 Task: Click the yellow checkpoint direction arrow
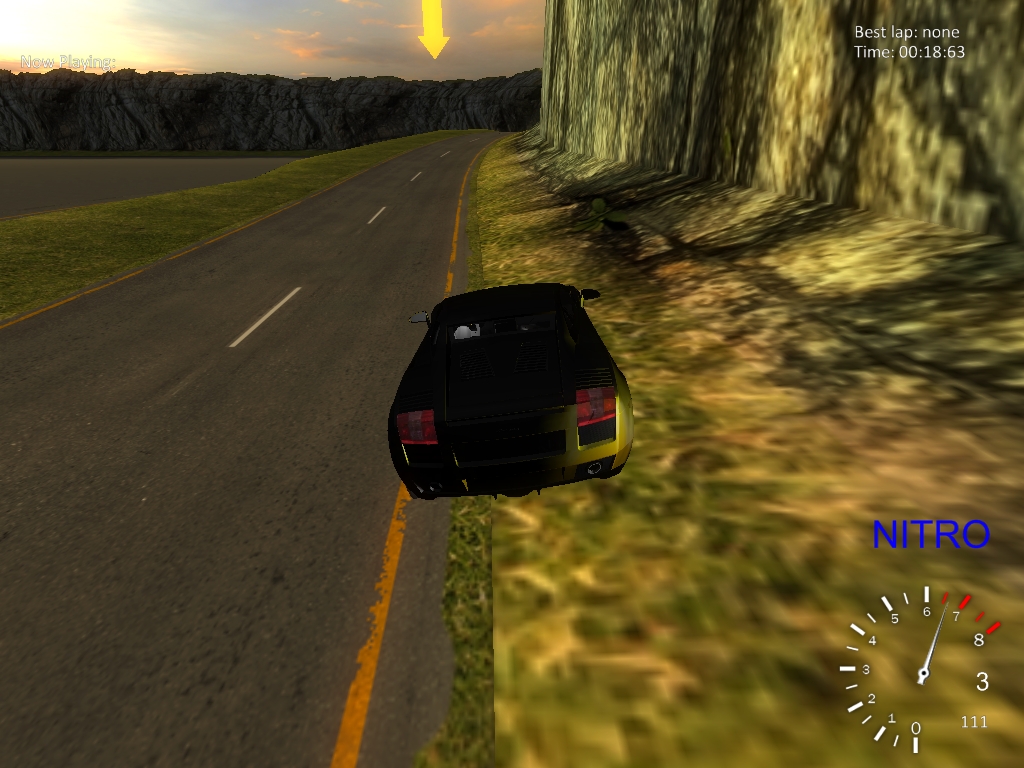[x=433, y=28]
